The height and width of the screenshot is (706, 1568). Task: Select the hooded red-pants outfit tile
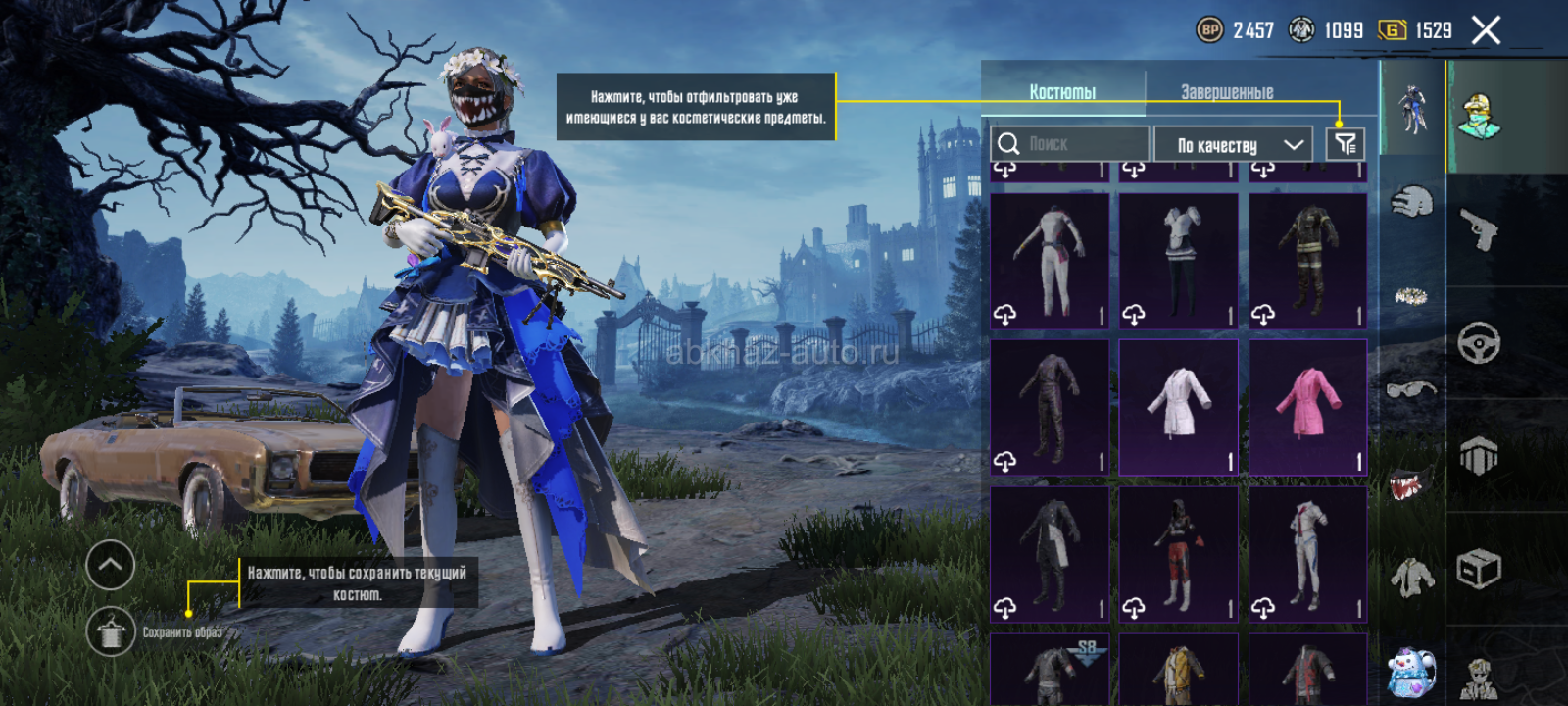[x=1179, y=554]
